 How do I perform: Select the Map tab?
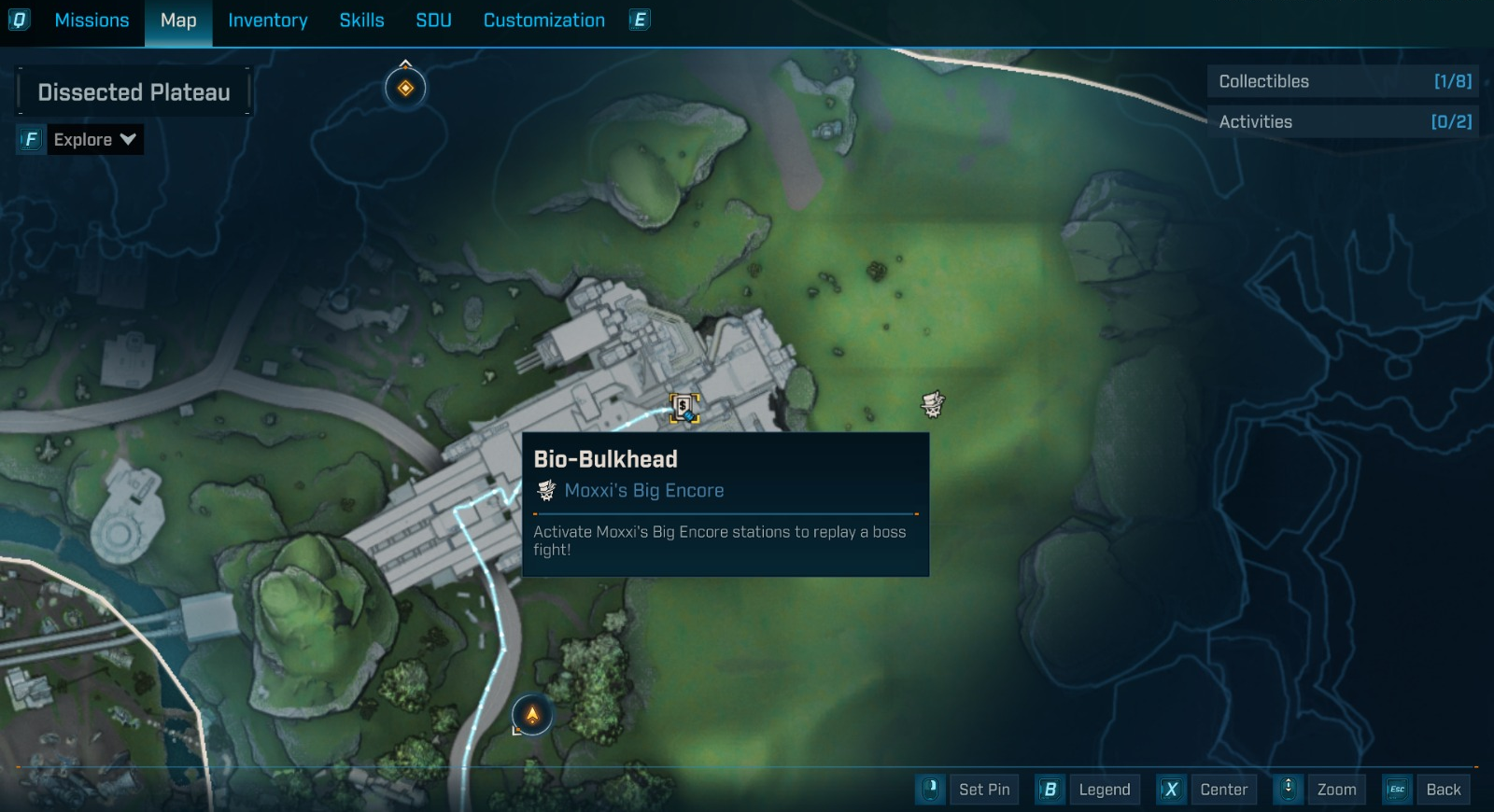pos(178,21)
